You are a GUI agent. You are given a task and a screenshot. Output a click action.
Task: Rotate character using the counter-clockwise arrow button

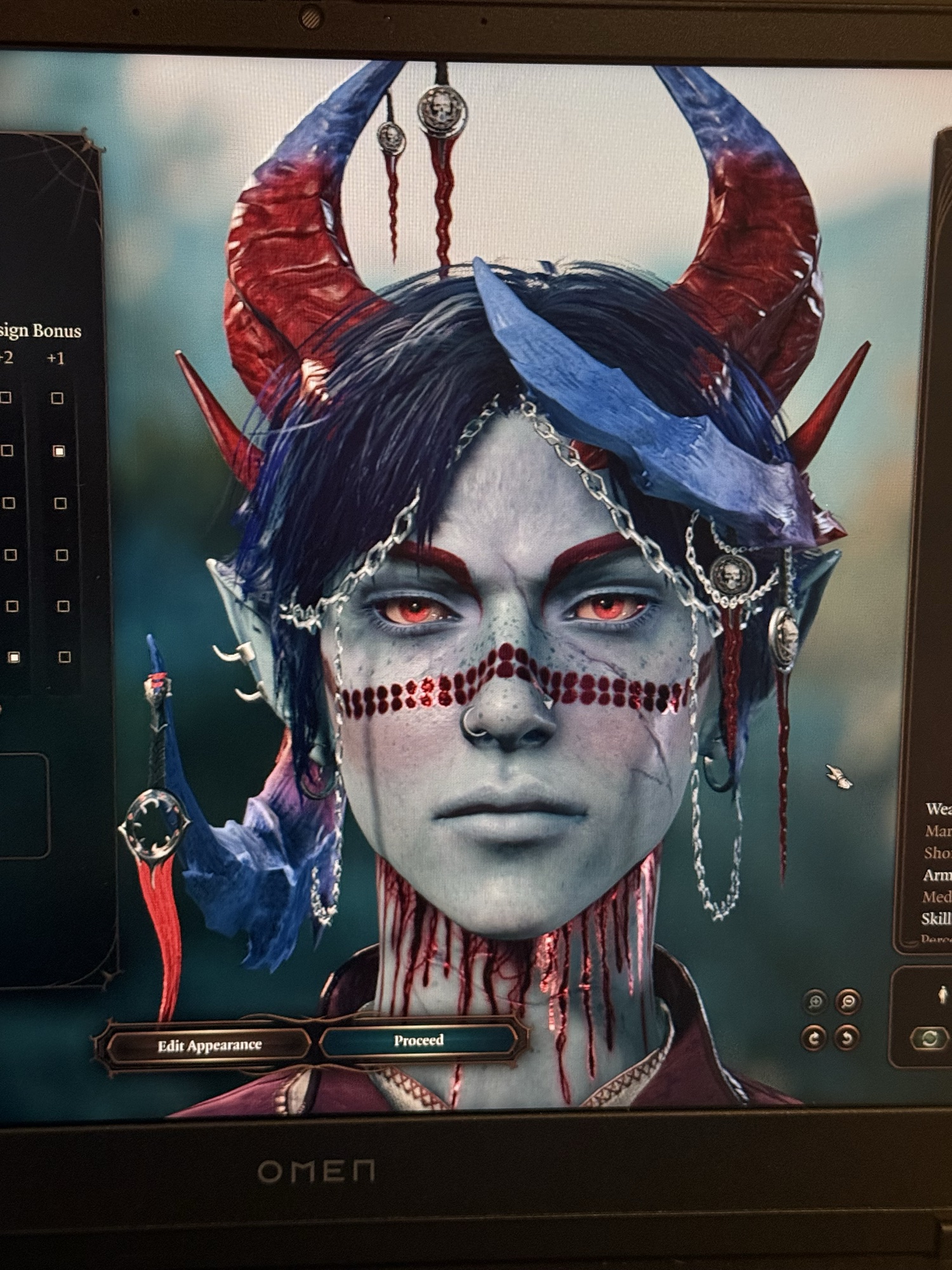(848, 1038)
